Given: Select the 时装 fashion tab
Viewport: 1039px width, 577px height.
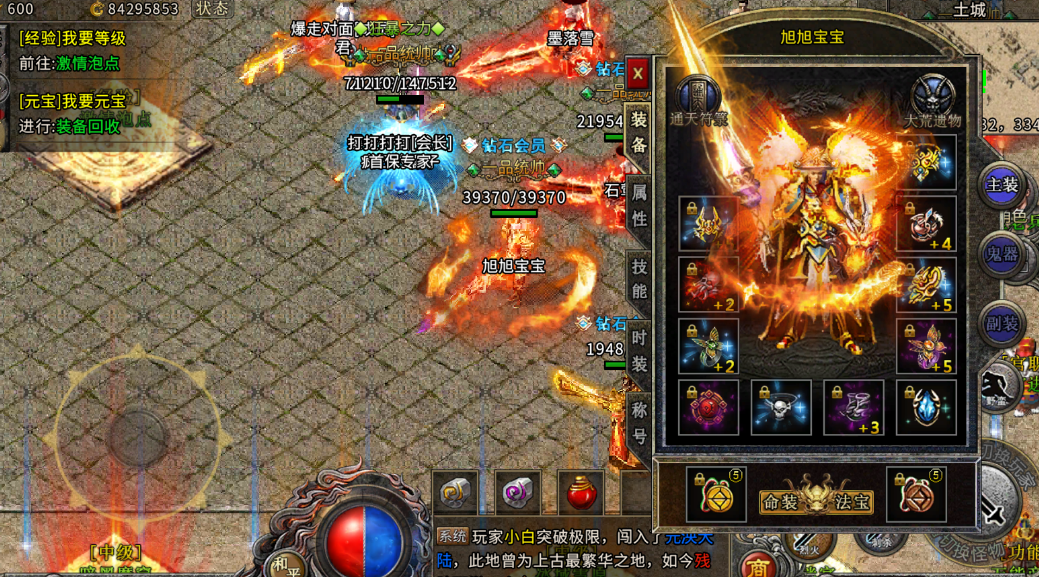Looking at the screenshot, I should (x=638, y=350).
